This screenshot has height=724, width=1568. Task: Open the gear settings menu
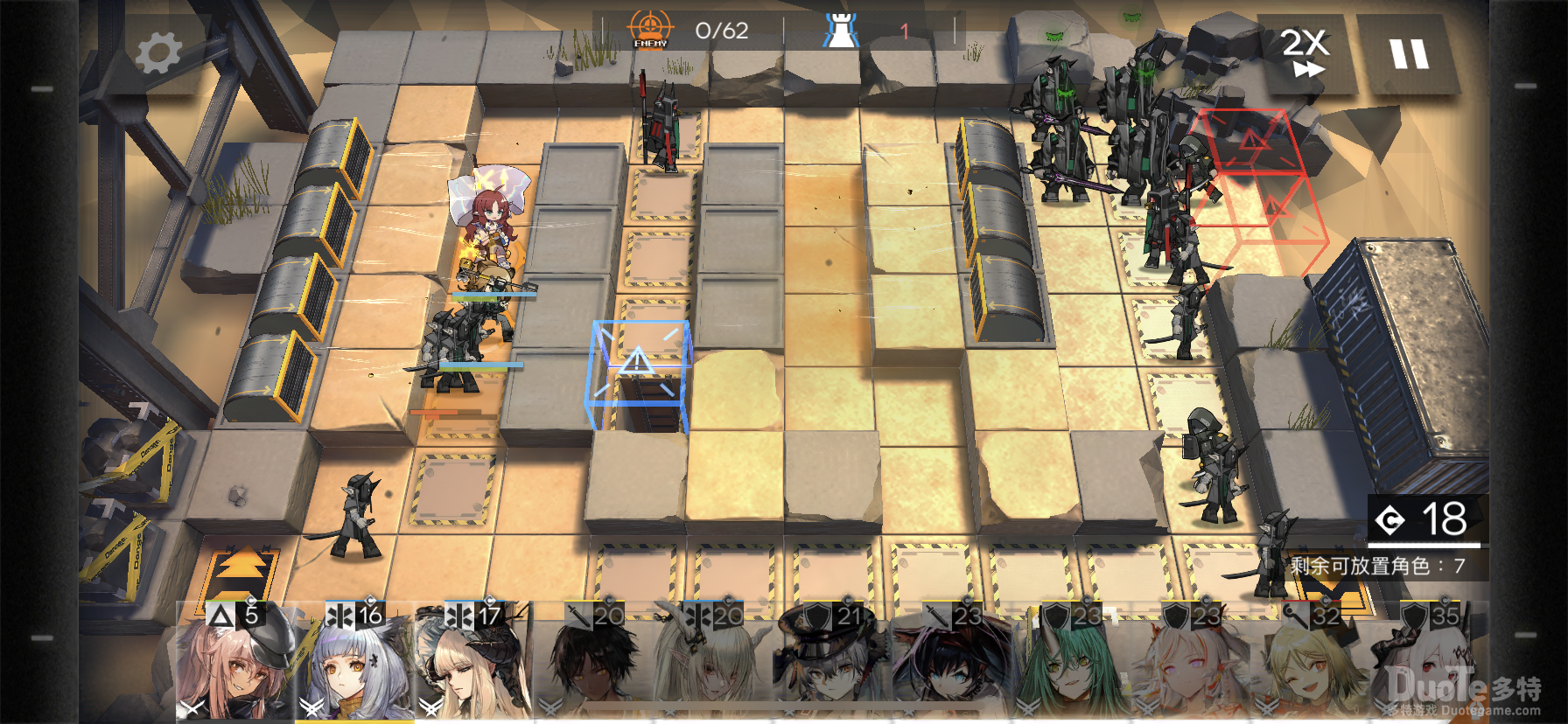[x=158, y=52]
